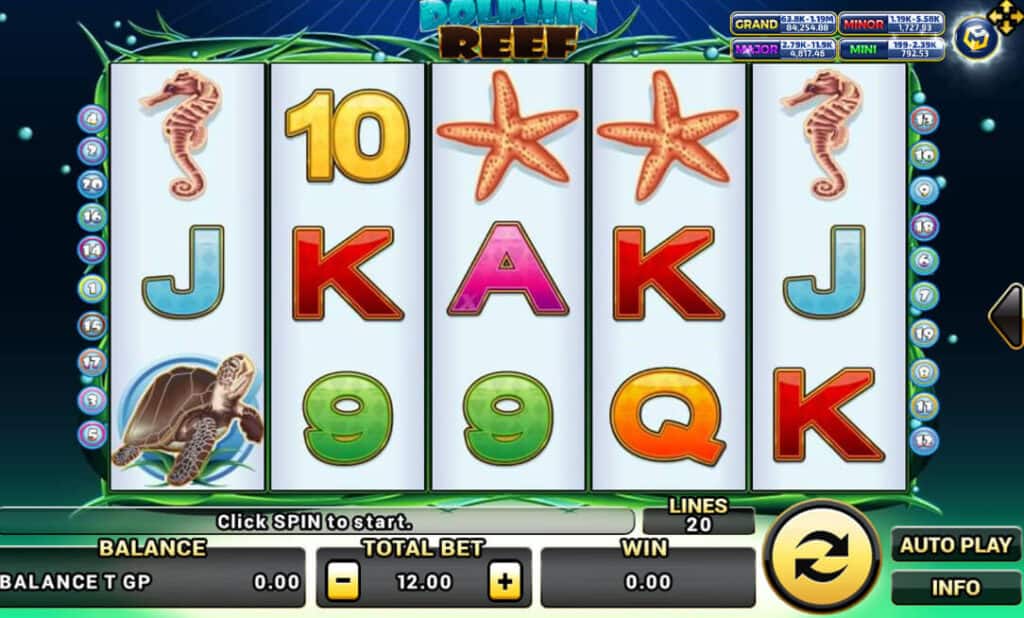Open the round blue lobby logo icon
1024x618 pixels.
tap(973, 39)
